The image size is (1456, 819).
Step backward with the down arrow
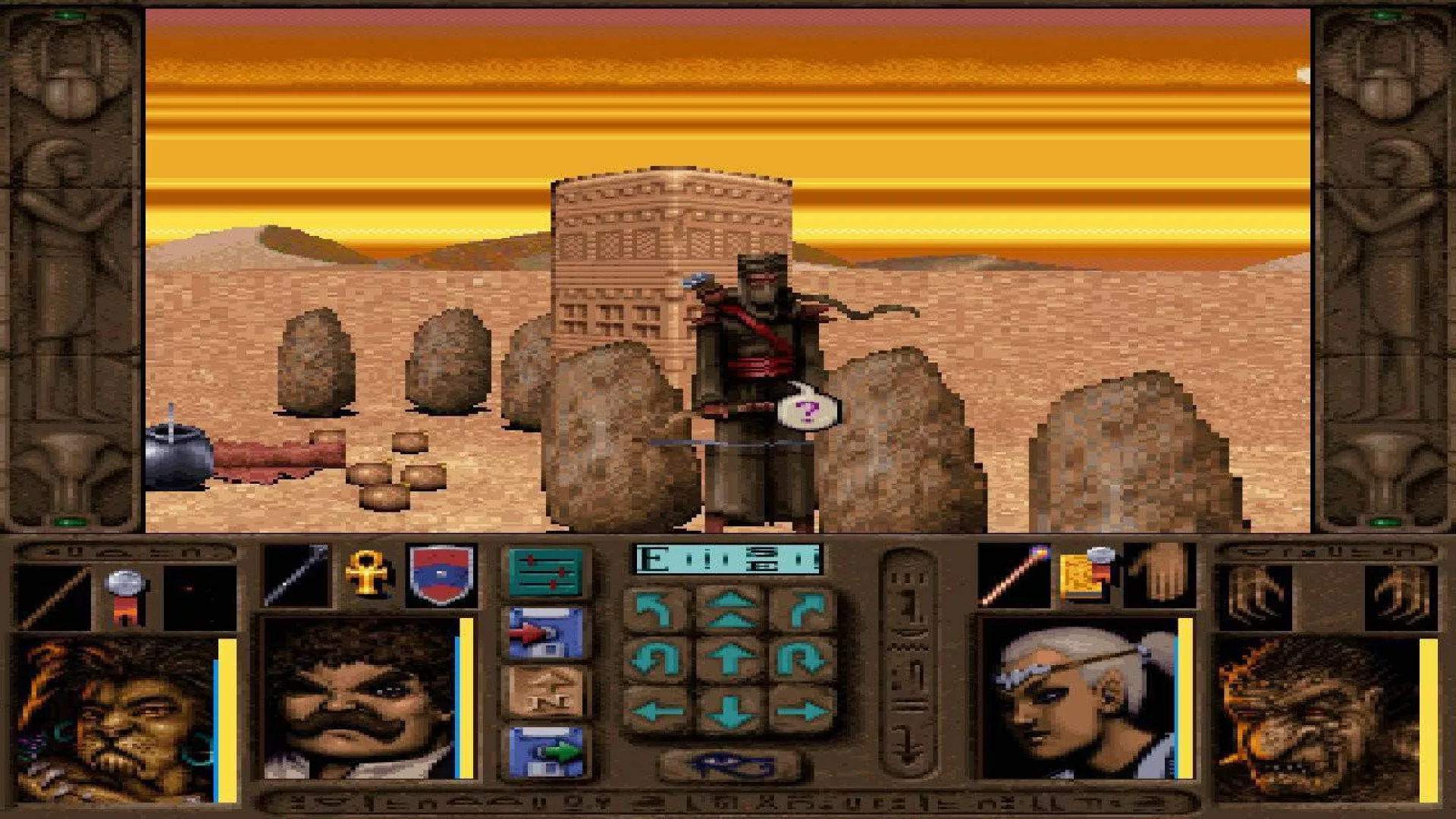(730, 711)
